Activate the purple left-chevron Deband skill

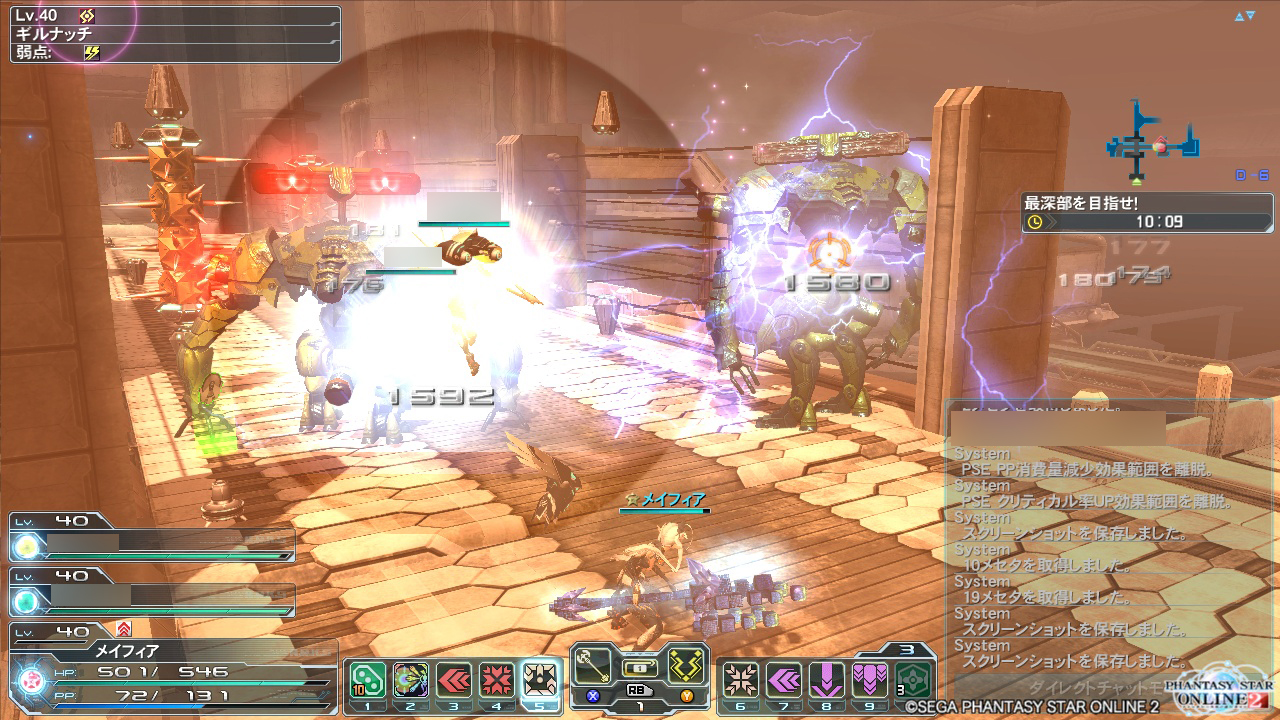[x=784, y=681]
